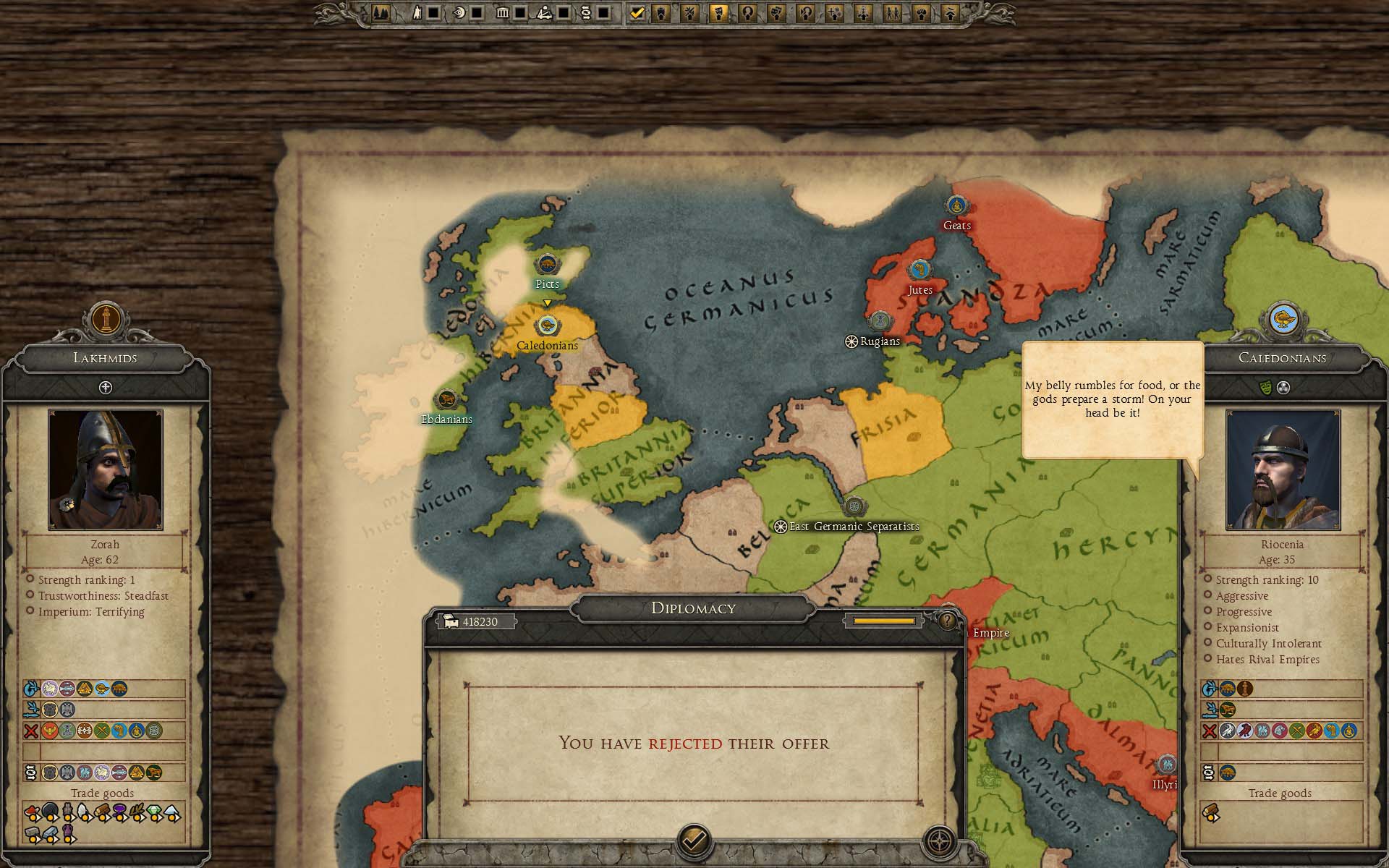The width and height of the screenshot is (1389, 868).
Task: Open the diplomacy help question mark
Action: (947, 621)
